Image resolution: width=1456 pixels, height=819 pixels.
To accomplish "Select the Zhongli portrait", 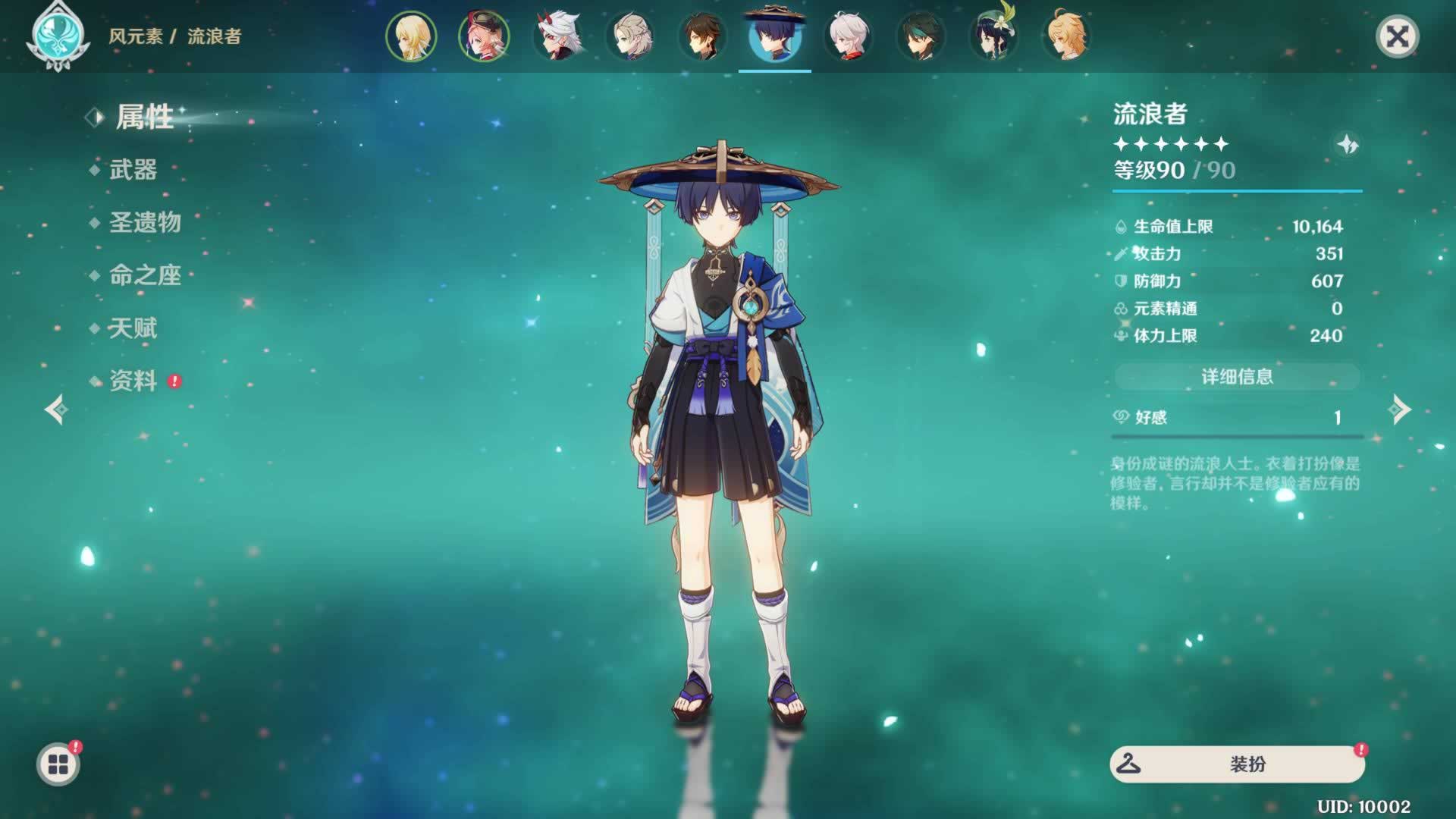I will [702, 36].
